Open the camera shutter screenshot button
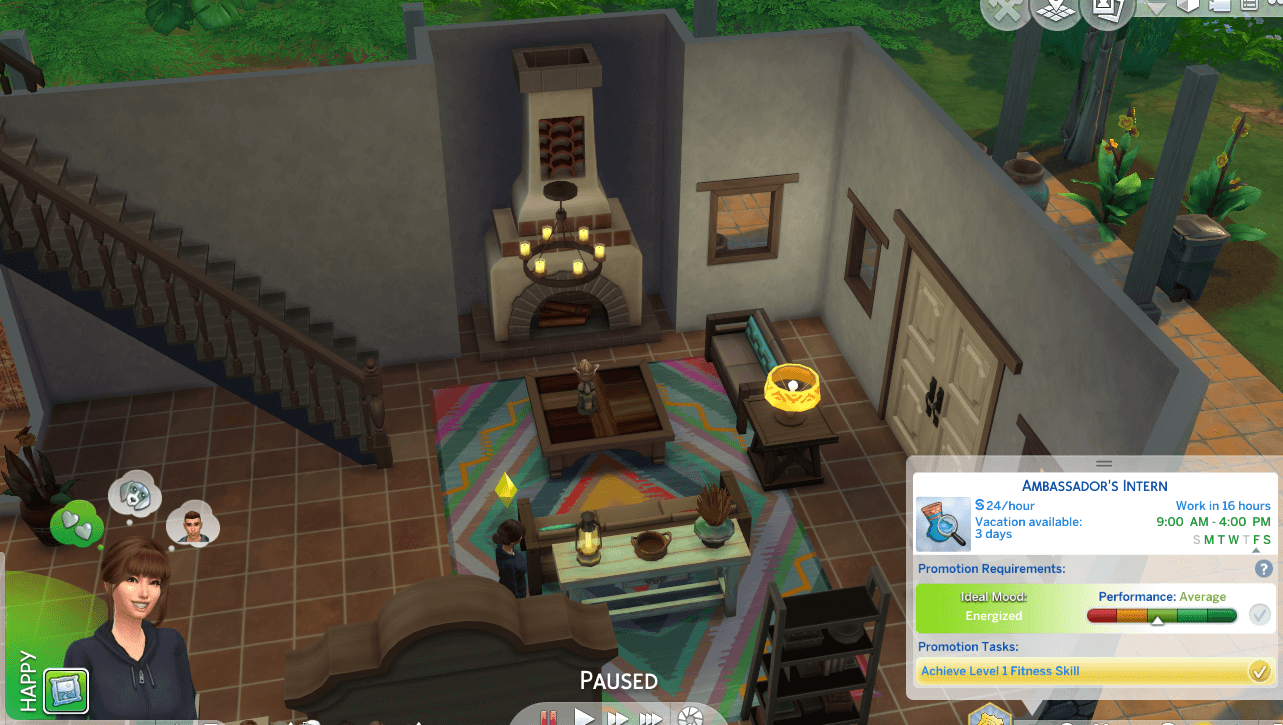This screenshot has width=1283, height=725. pyautogui.click(x=689, y=717)
